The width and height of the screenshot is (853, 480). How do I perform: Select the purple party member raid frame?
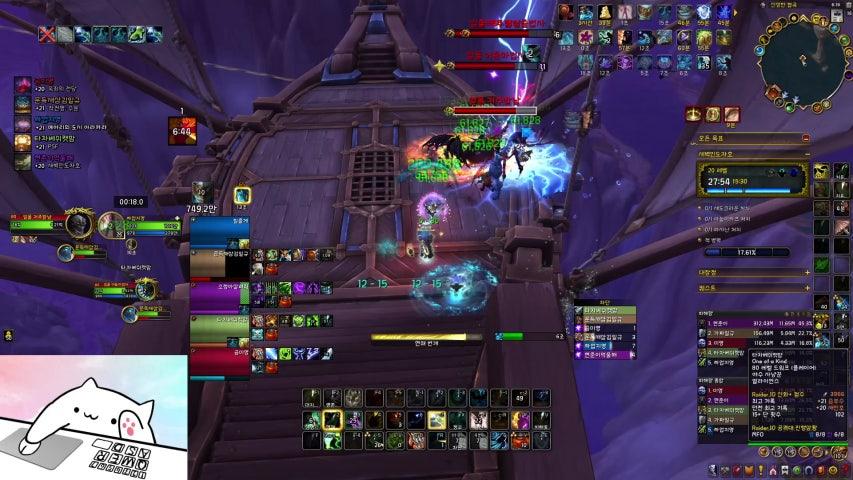pyautogui.click(x=219, y=295)
